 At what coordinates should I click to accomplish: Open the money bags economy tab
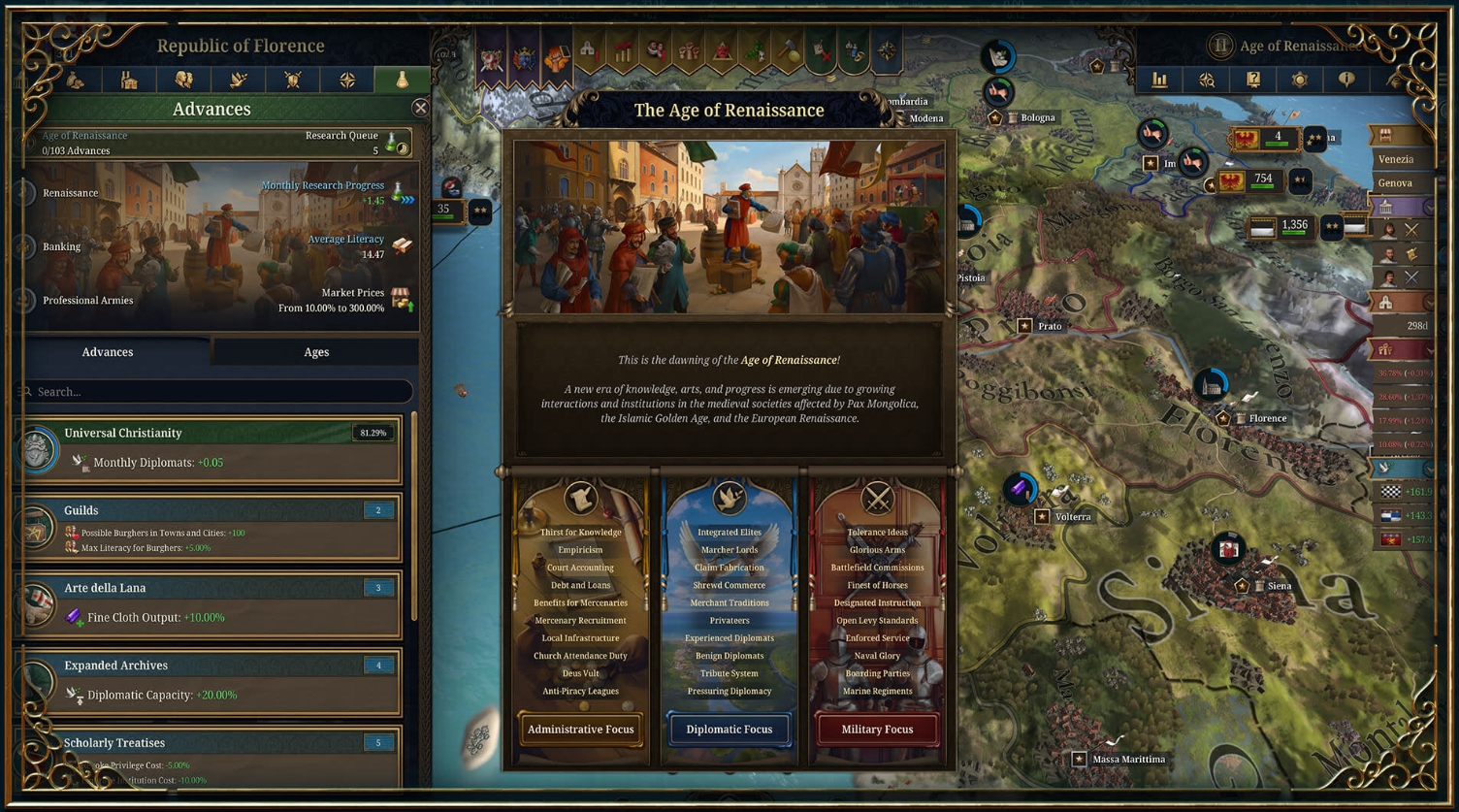[x=76, y=80]
